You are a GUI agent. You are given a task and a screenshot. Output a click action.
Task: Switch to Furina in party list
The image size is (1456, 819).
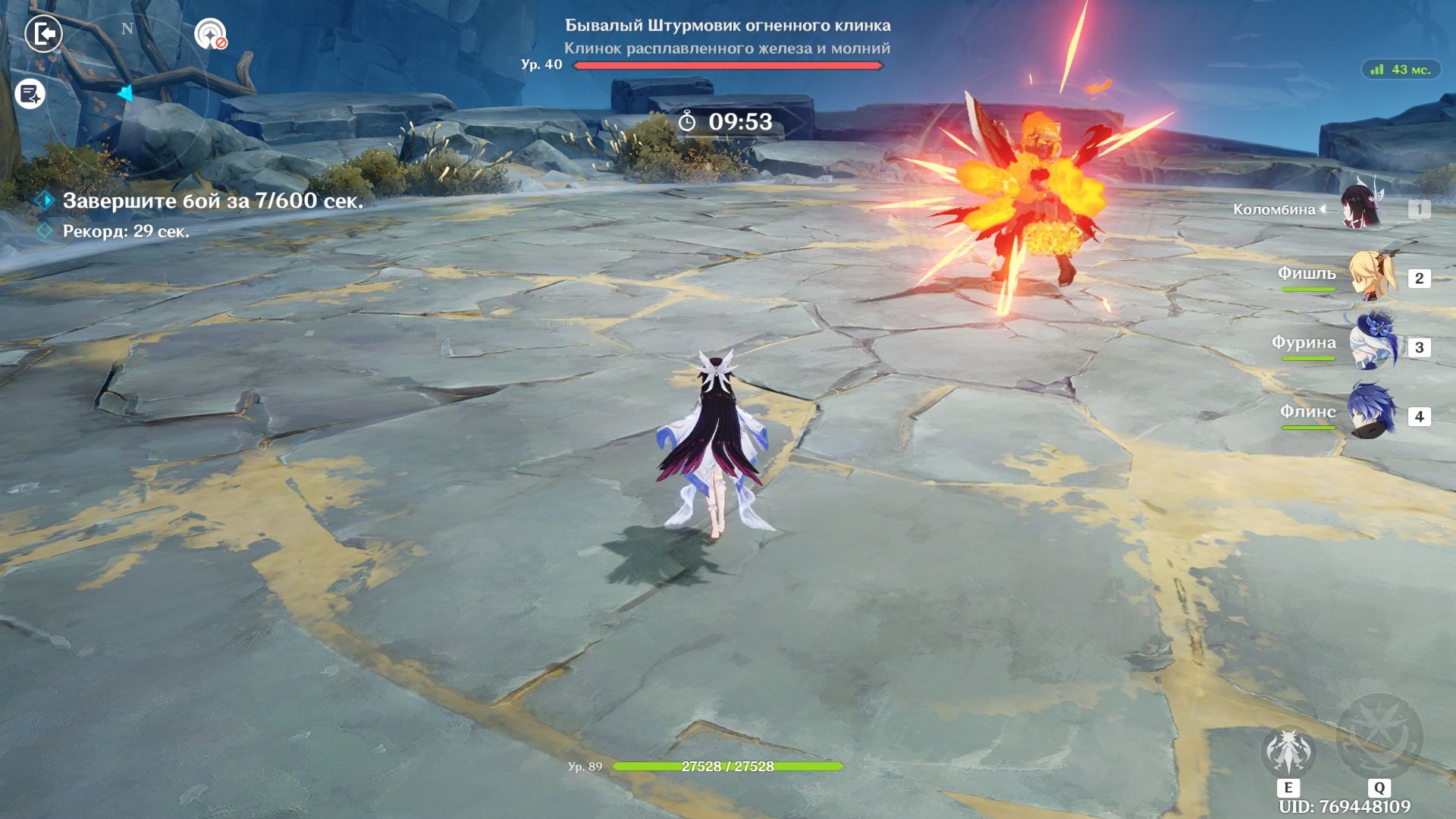pyautogui.click(x=1371, y=347)
